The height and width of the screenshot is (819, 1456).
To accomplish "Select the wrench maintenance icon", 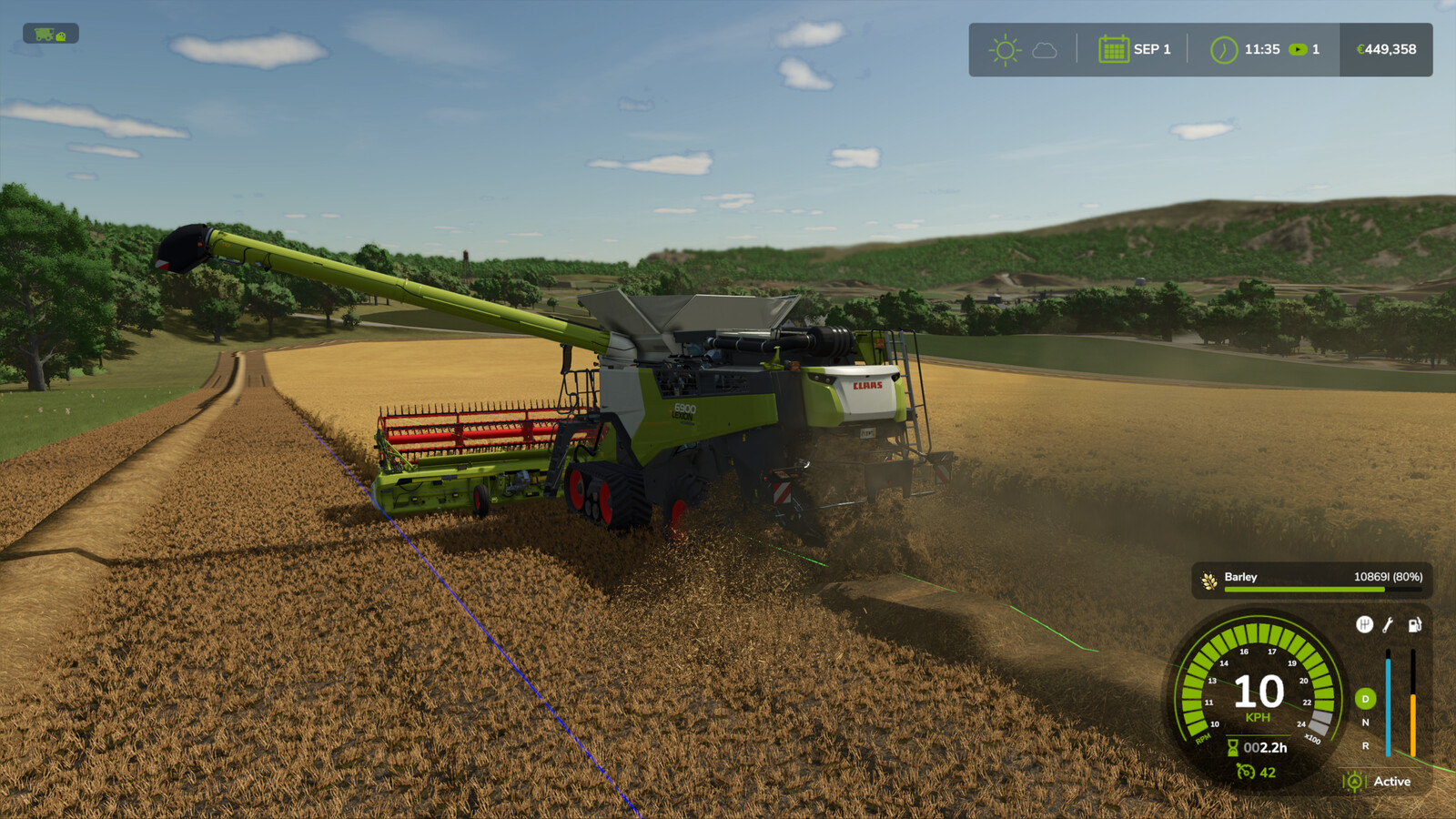I will (1390, 626).
